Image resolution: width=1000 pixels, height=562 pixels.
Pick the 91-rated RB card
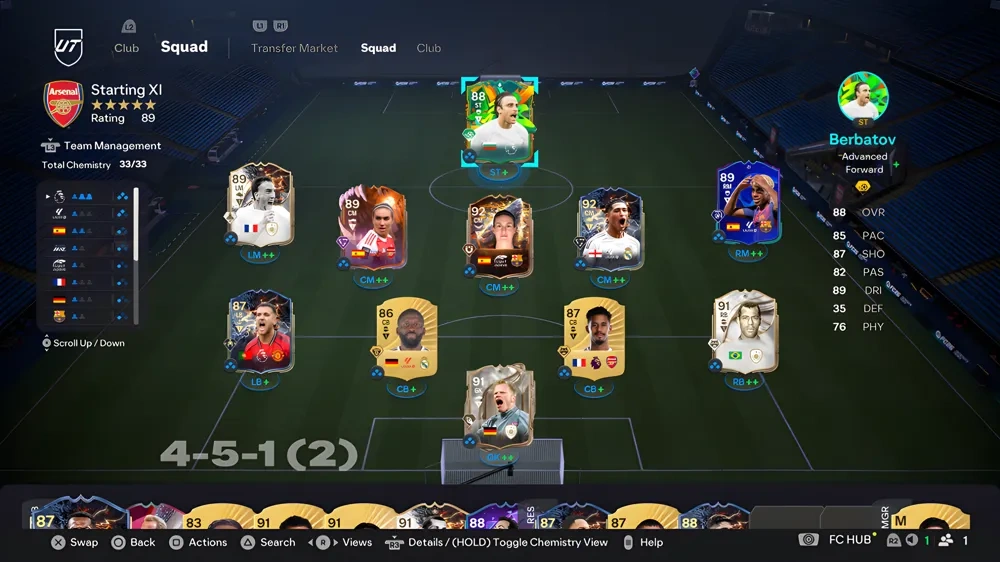pyautogui.click(x=744, y=332)
